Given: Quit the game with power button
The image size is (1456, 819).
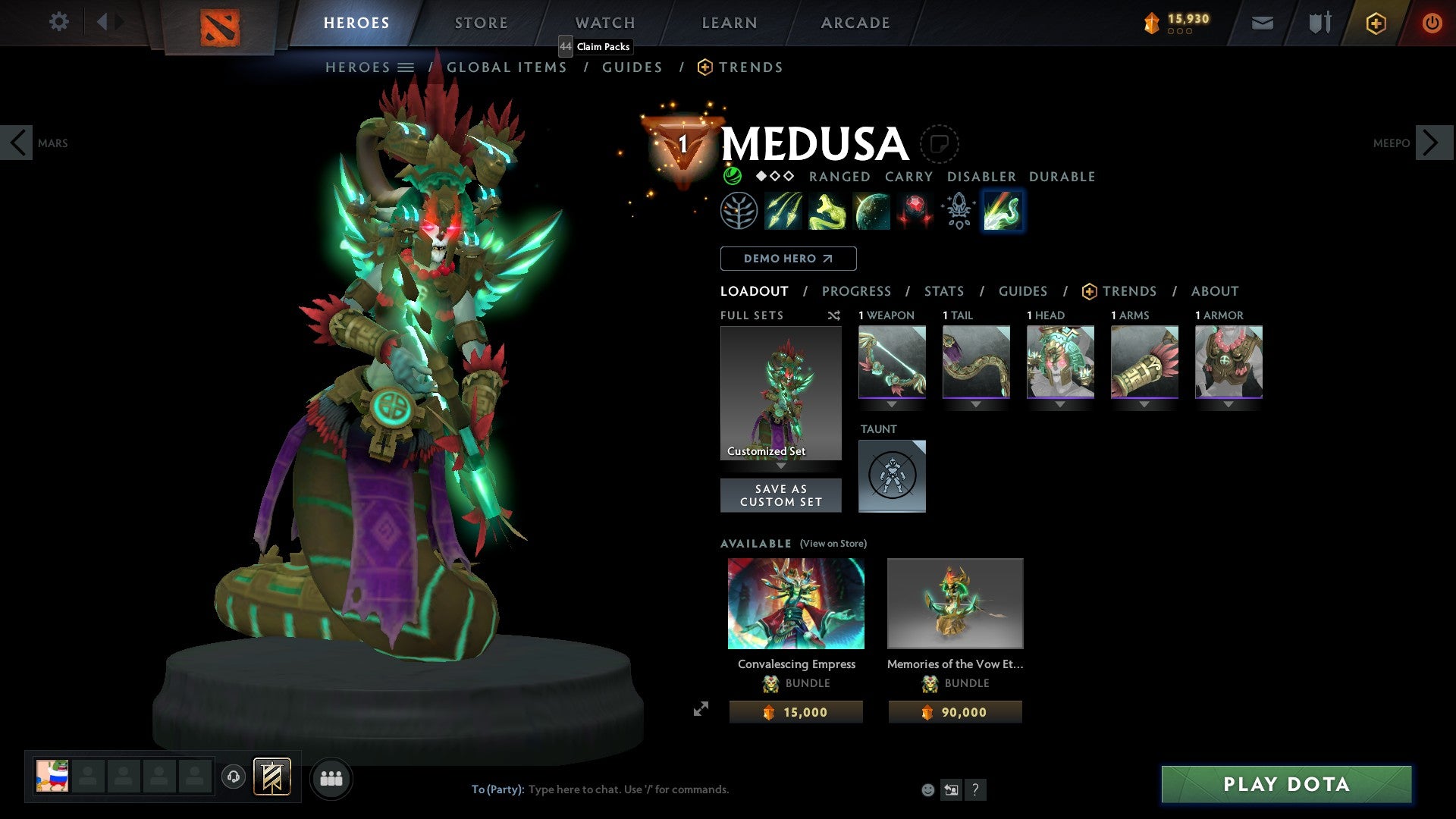Looking at the screenshot, I should (x=1432, y=23).
